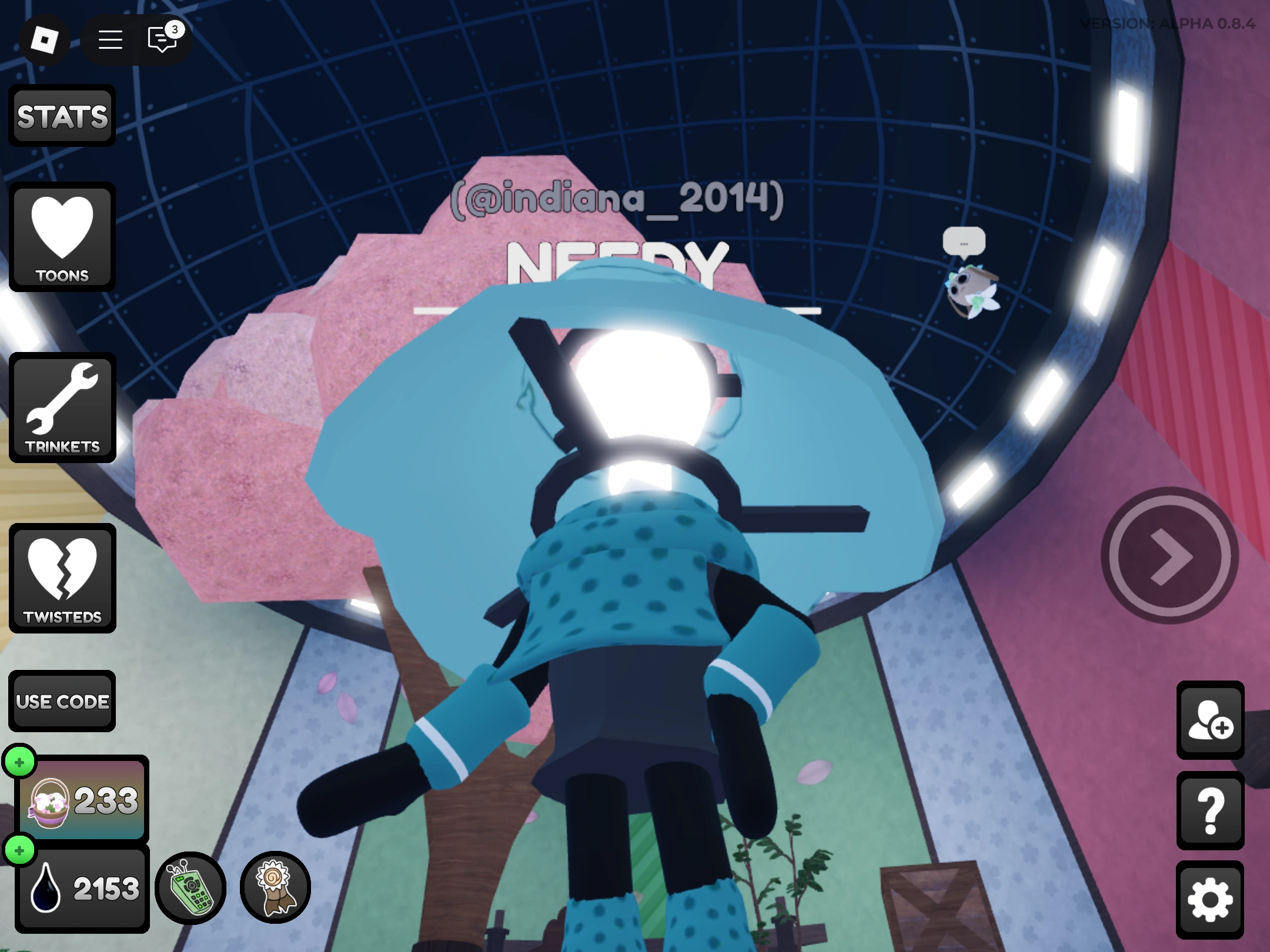Screen dimensions: 1270x952
Task: Open the hamburger menu at top left
Action: coord(110,40)
